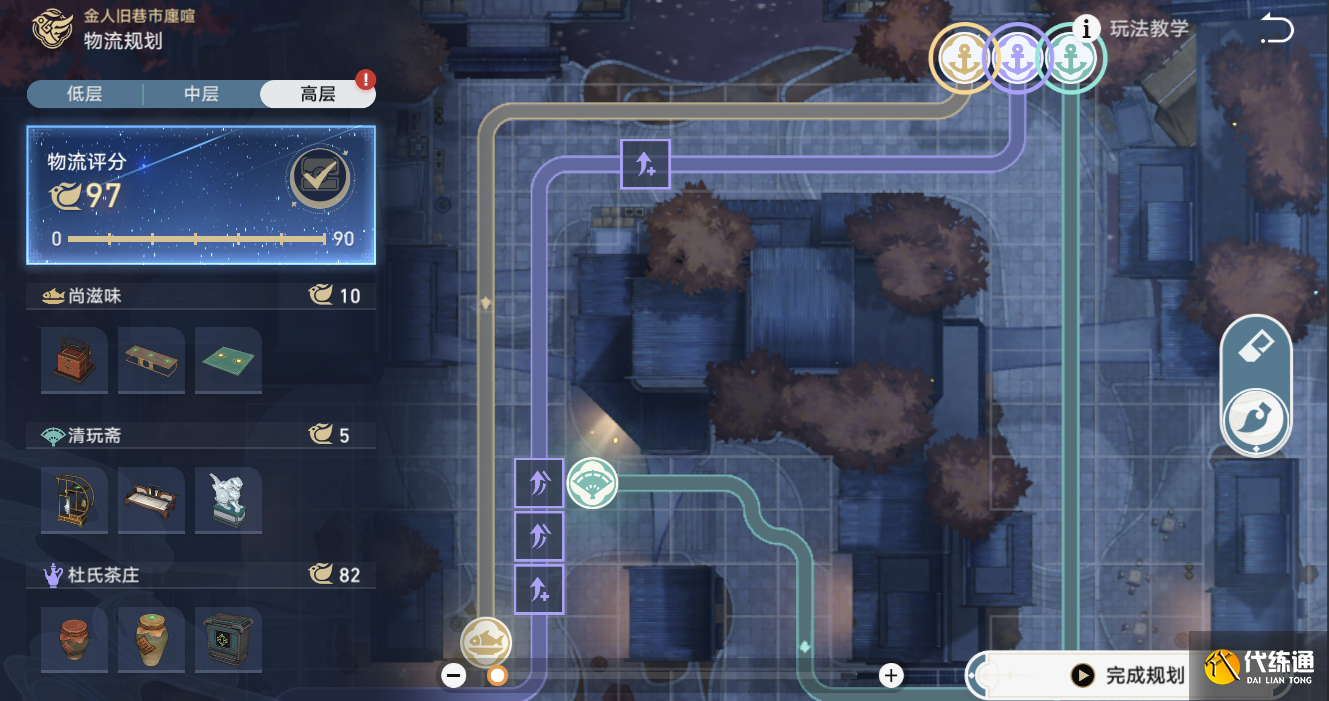The height and width of the screenshot is (701, 1329).
Task: Click the fan shop node on map
Action: [592, 485]
